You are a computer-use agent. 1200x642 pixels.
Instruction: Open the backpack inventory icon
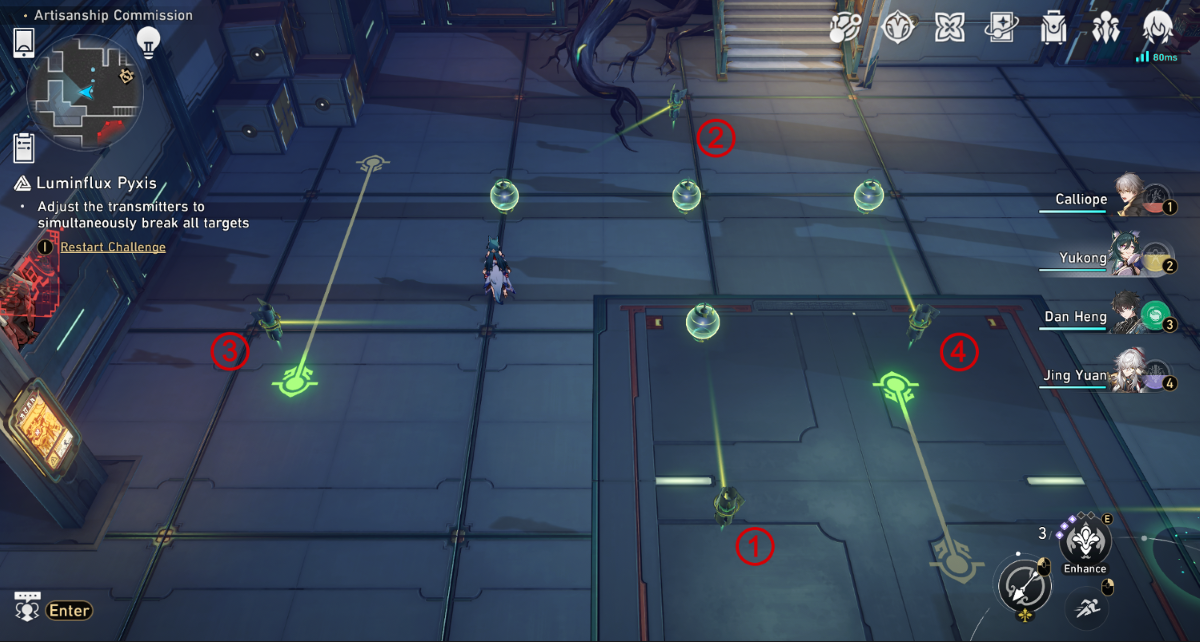[x=1053, y=28]
